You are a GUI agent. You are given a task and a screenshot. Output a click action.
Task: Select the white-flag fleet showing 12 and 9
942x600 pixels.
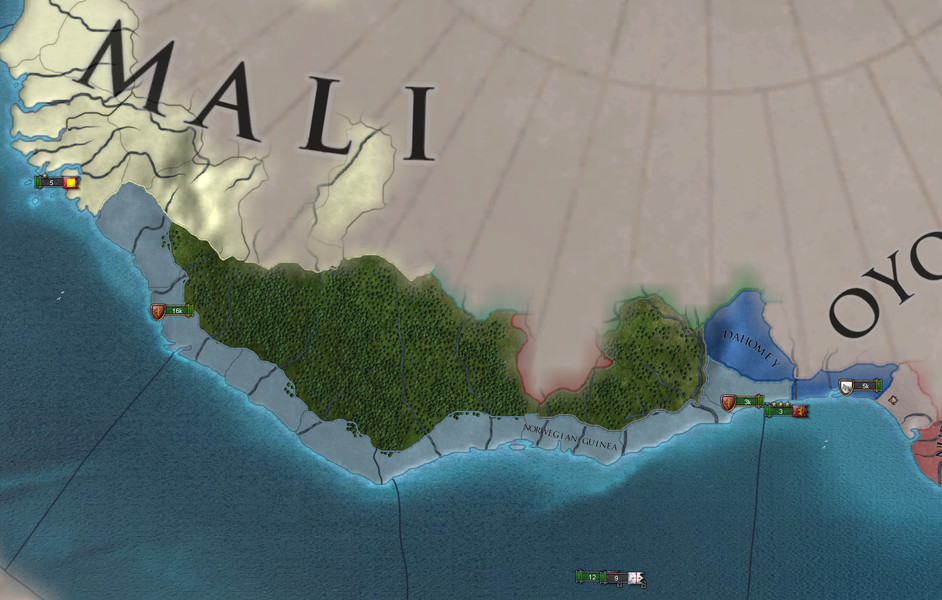tap(611, 577)
